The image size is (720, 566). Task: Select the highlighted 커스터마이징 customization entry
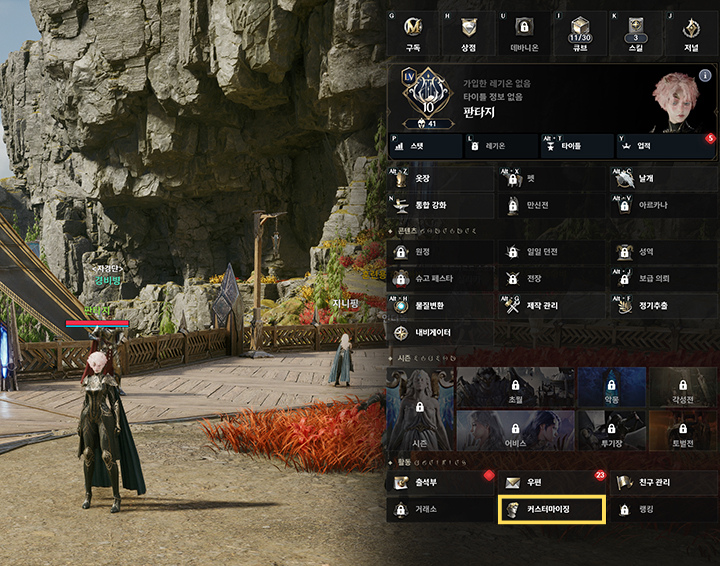(551, 510)
